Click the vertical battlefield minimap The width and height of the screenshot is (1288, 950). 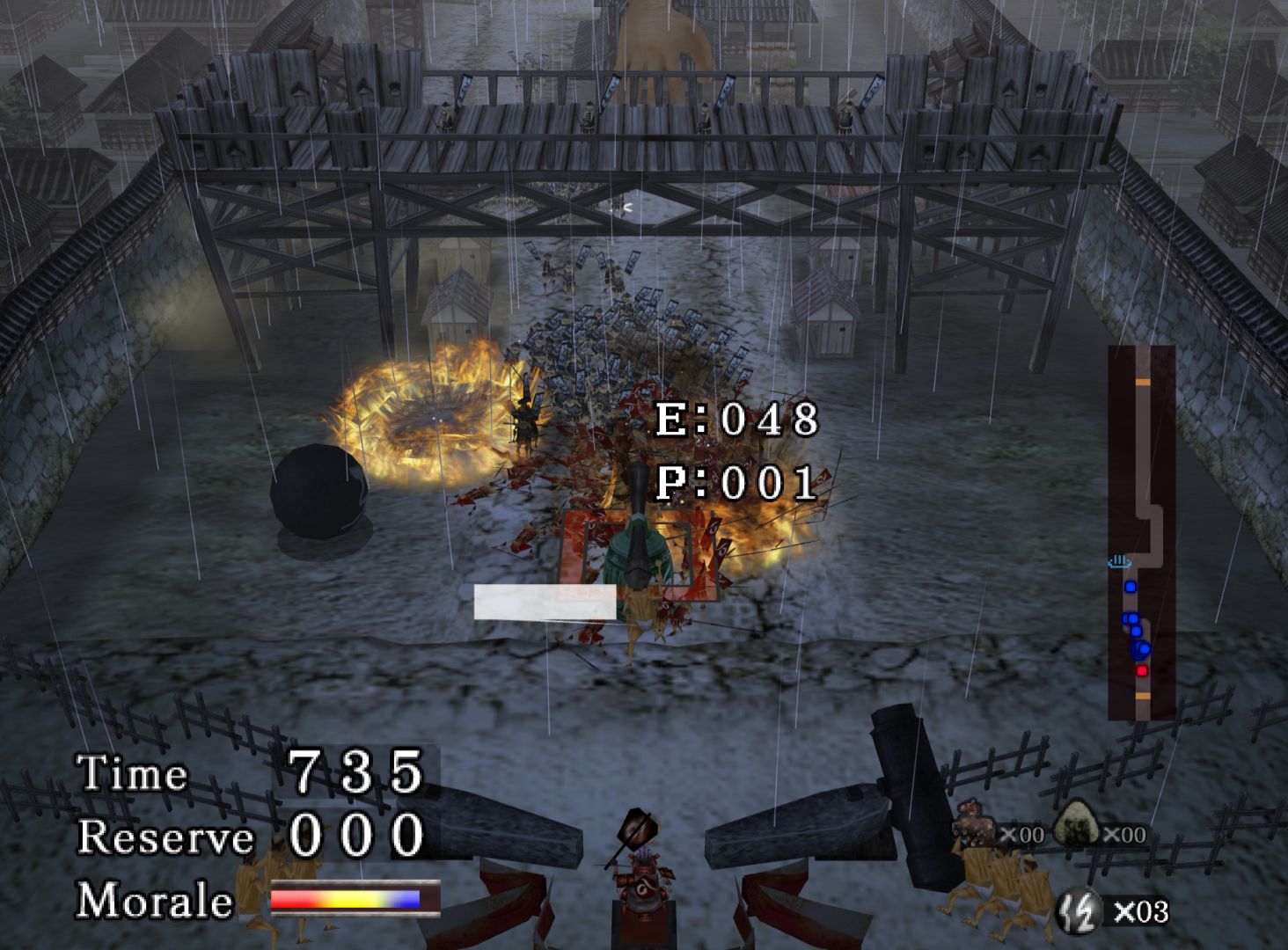coord(1141,533)
